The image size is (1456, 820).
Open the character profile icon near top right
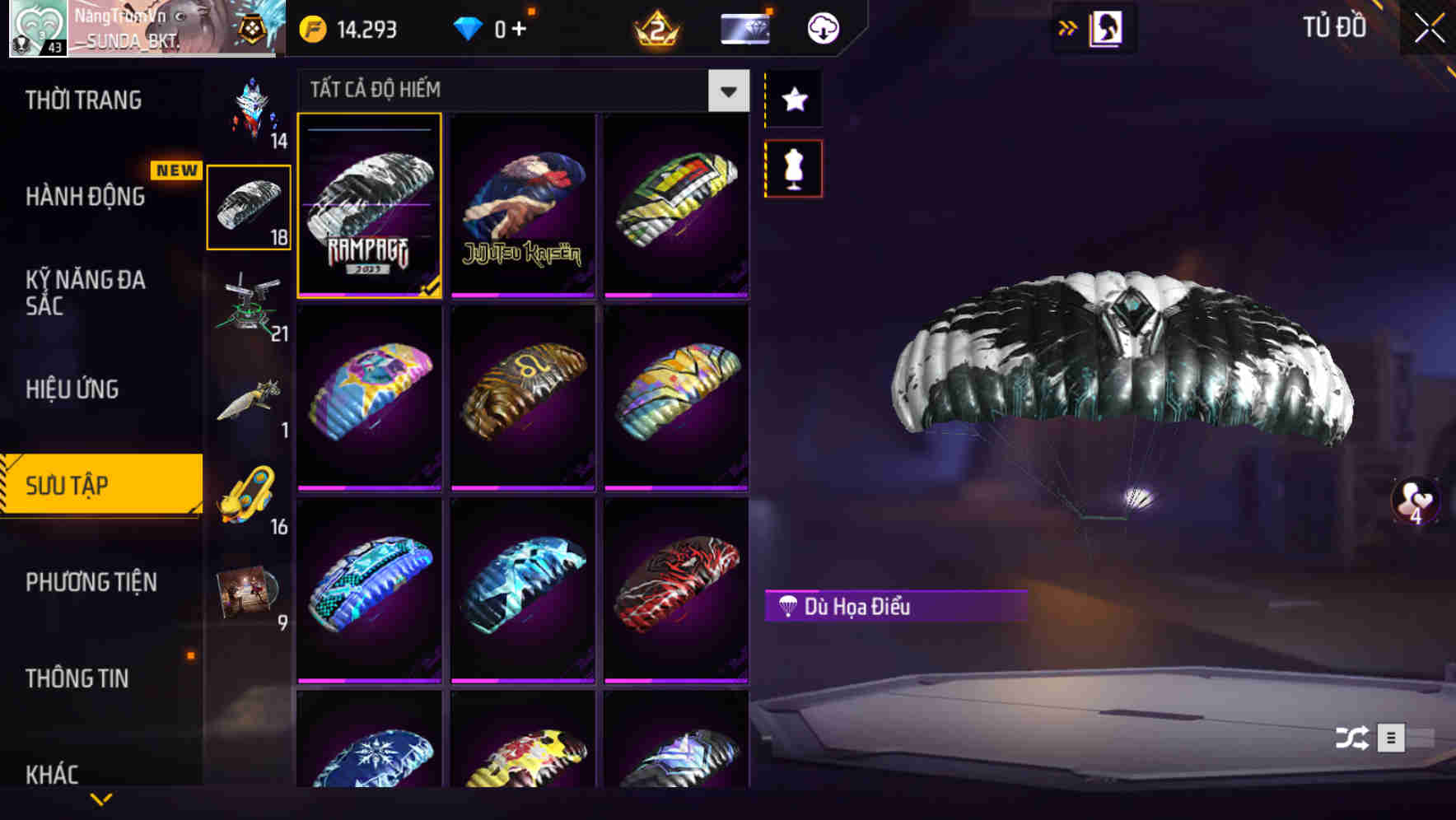click(1107, 27)
